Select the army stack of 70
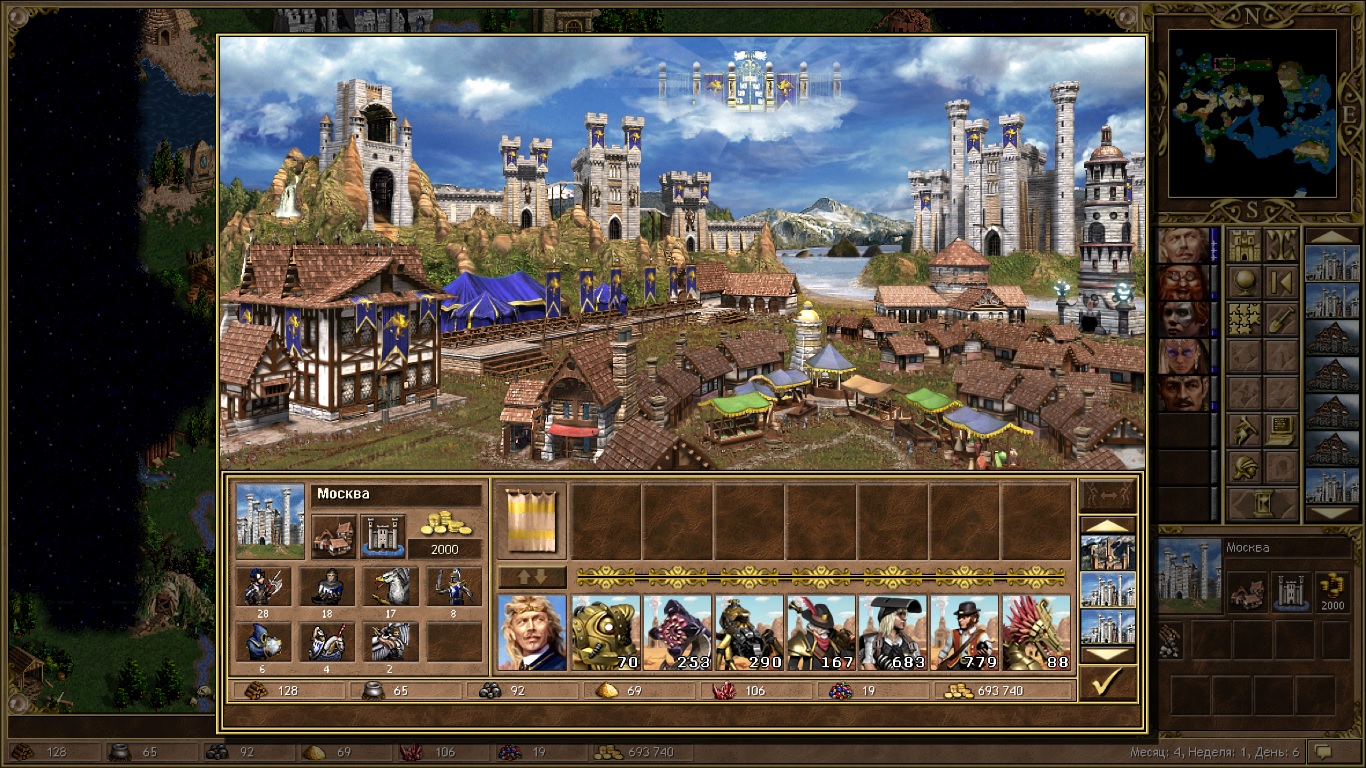This screenshot has height=768, width=1366. [604, 632]
